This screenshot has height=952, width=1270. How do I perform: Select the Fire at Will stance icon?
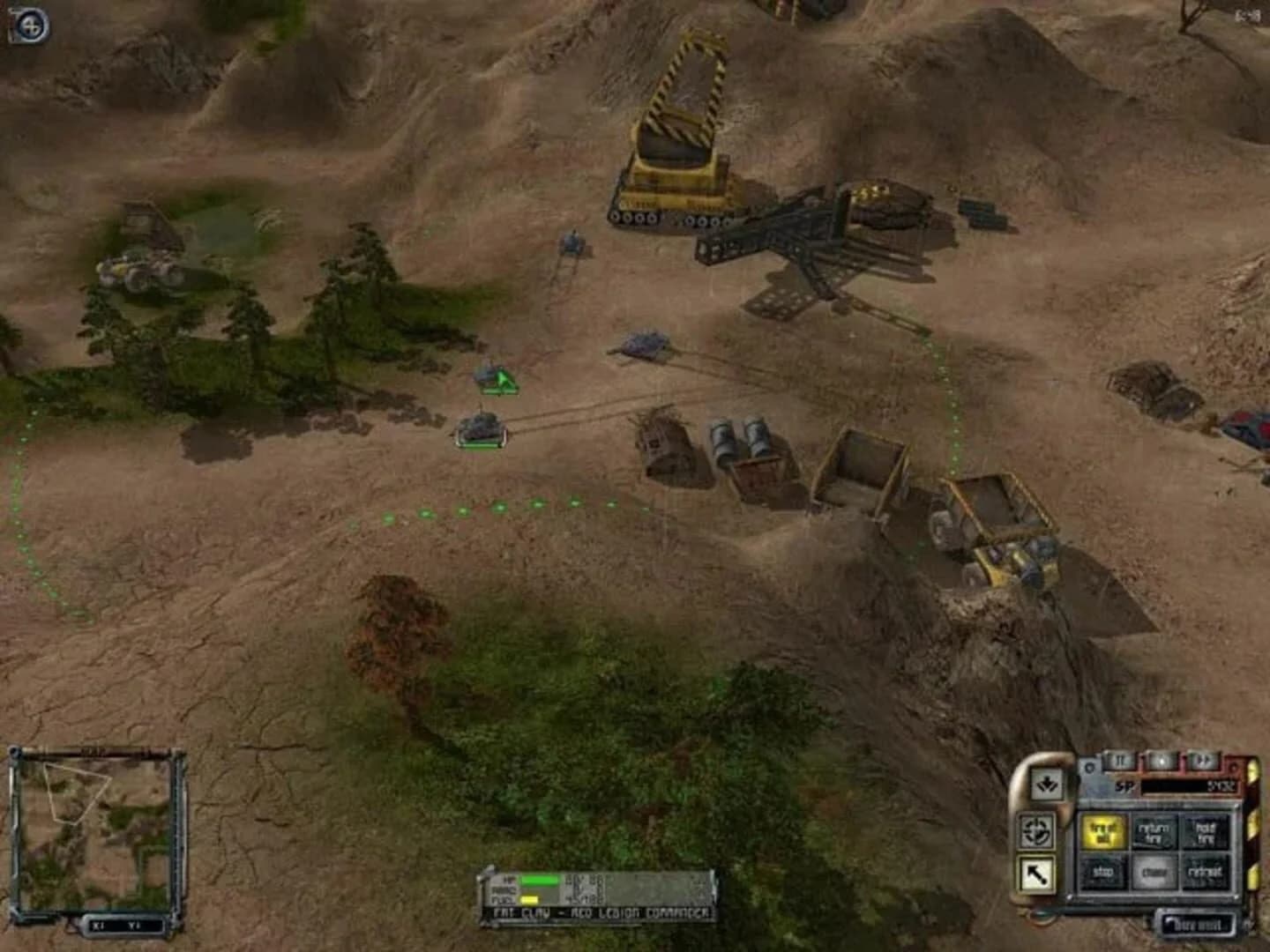[1104, 833]
